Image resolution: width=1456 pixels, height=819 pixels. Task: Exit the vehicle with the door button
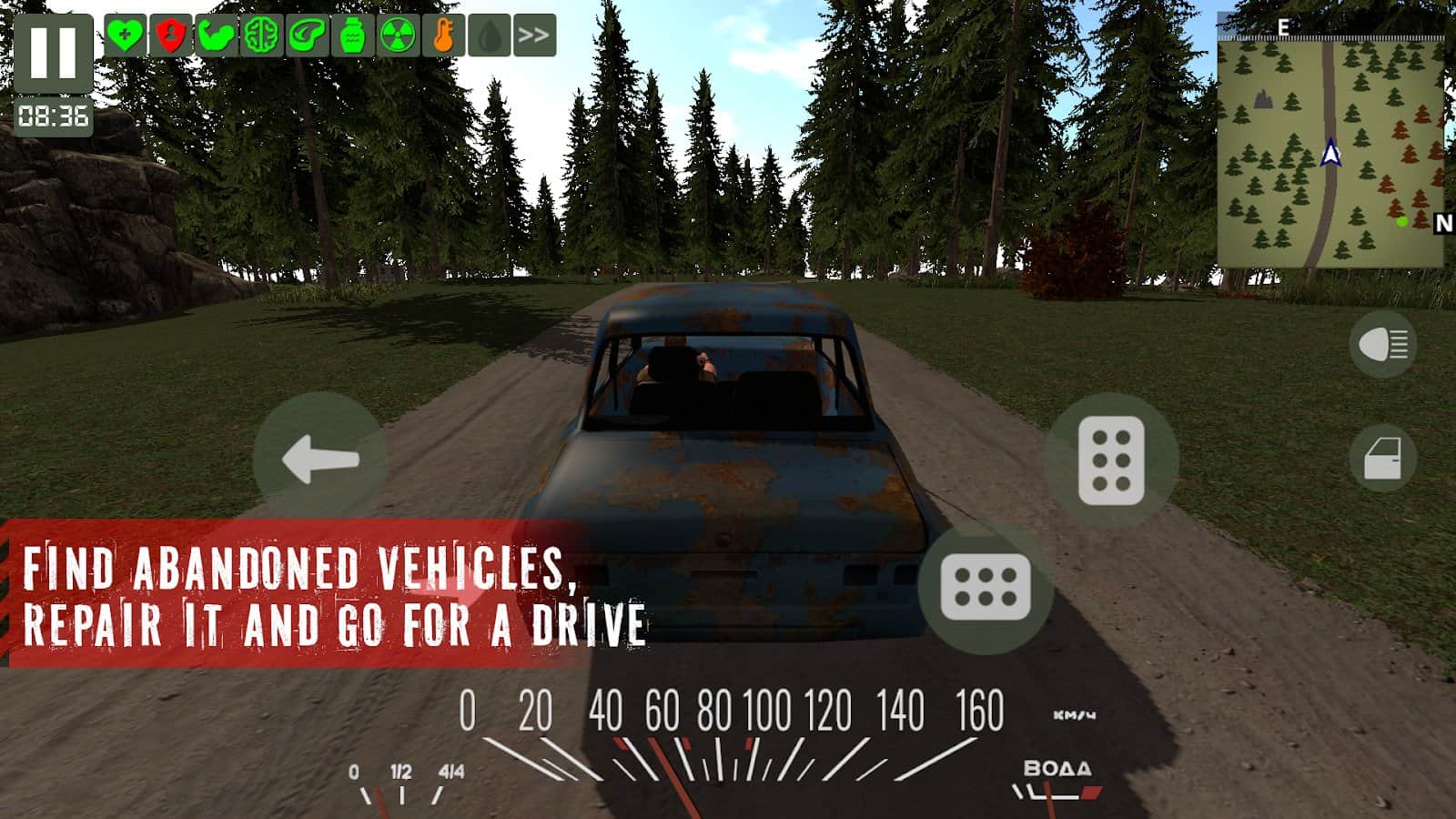(x=1382, y=458)
